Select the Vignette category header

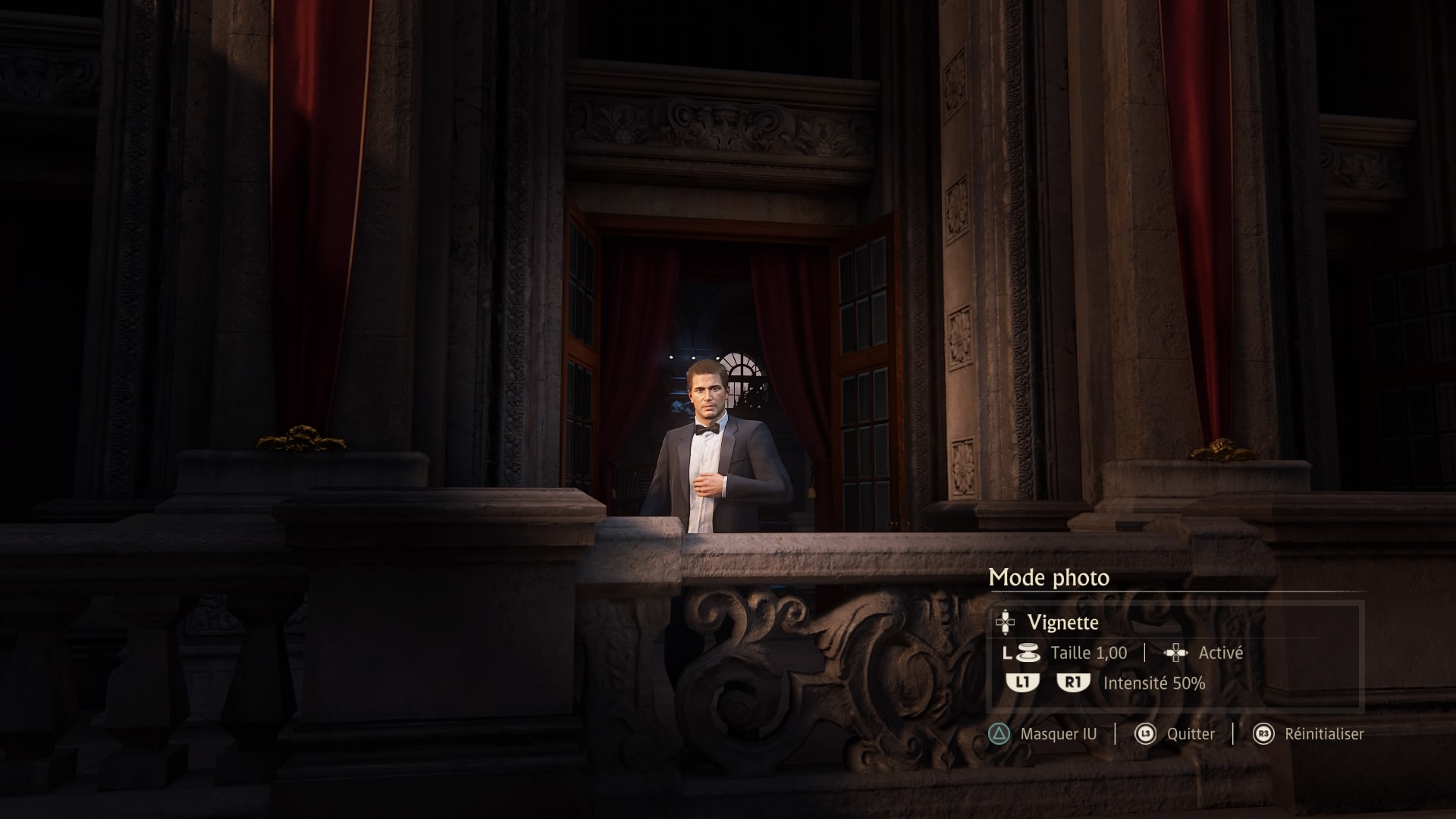click(1062, 623)
